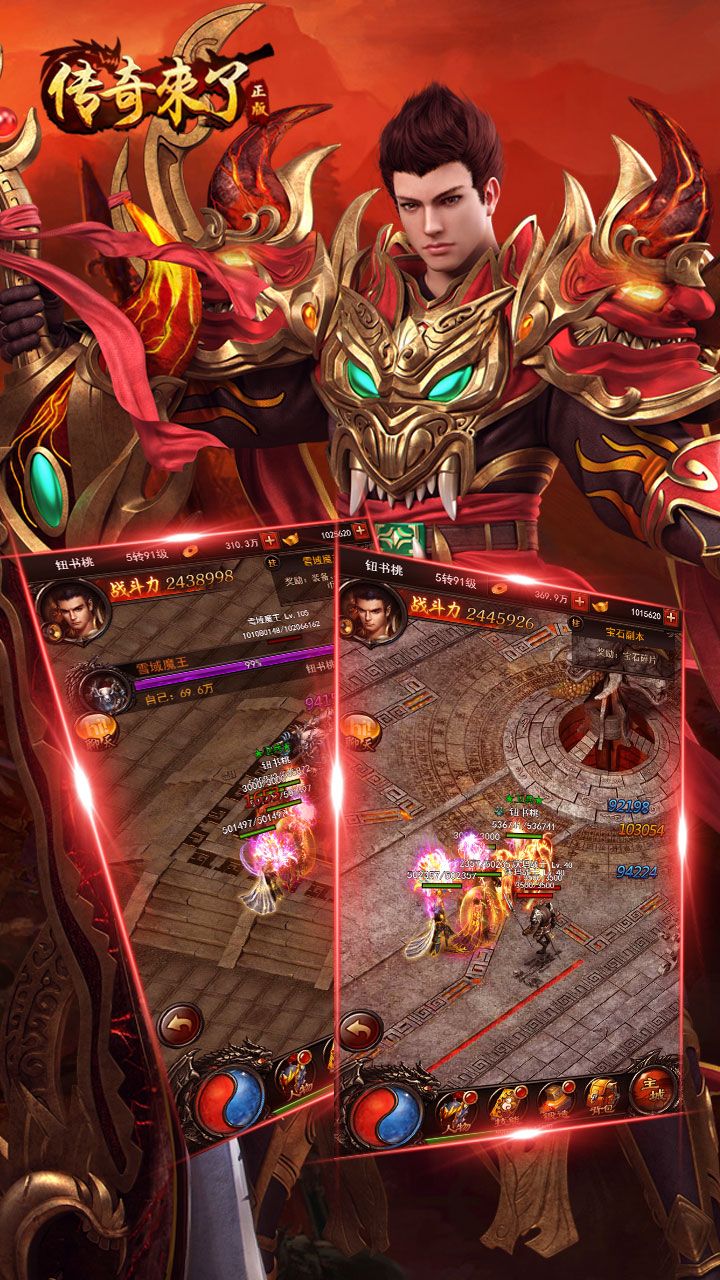Open the 技能 skills icon
720x1280 pixels.
click(507, 1106)
